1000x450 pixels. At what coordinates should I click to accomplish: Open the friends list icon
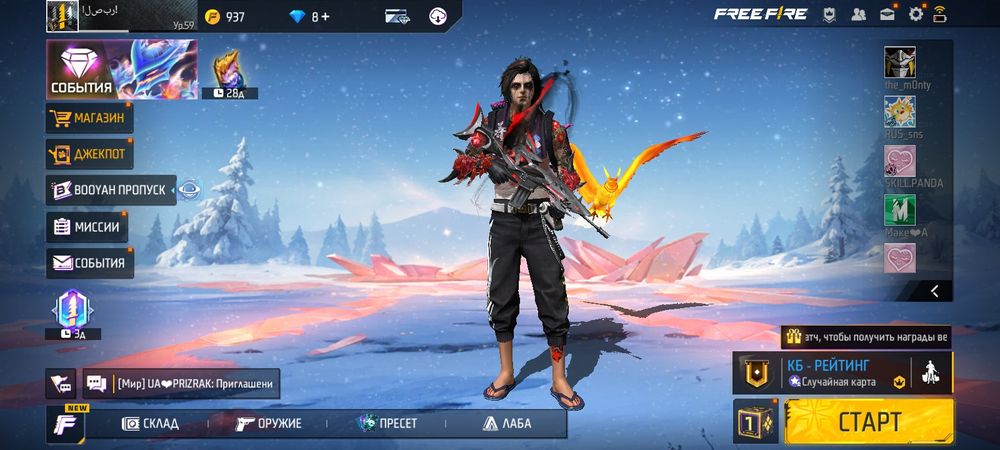(858, 14)
